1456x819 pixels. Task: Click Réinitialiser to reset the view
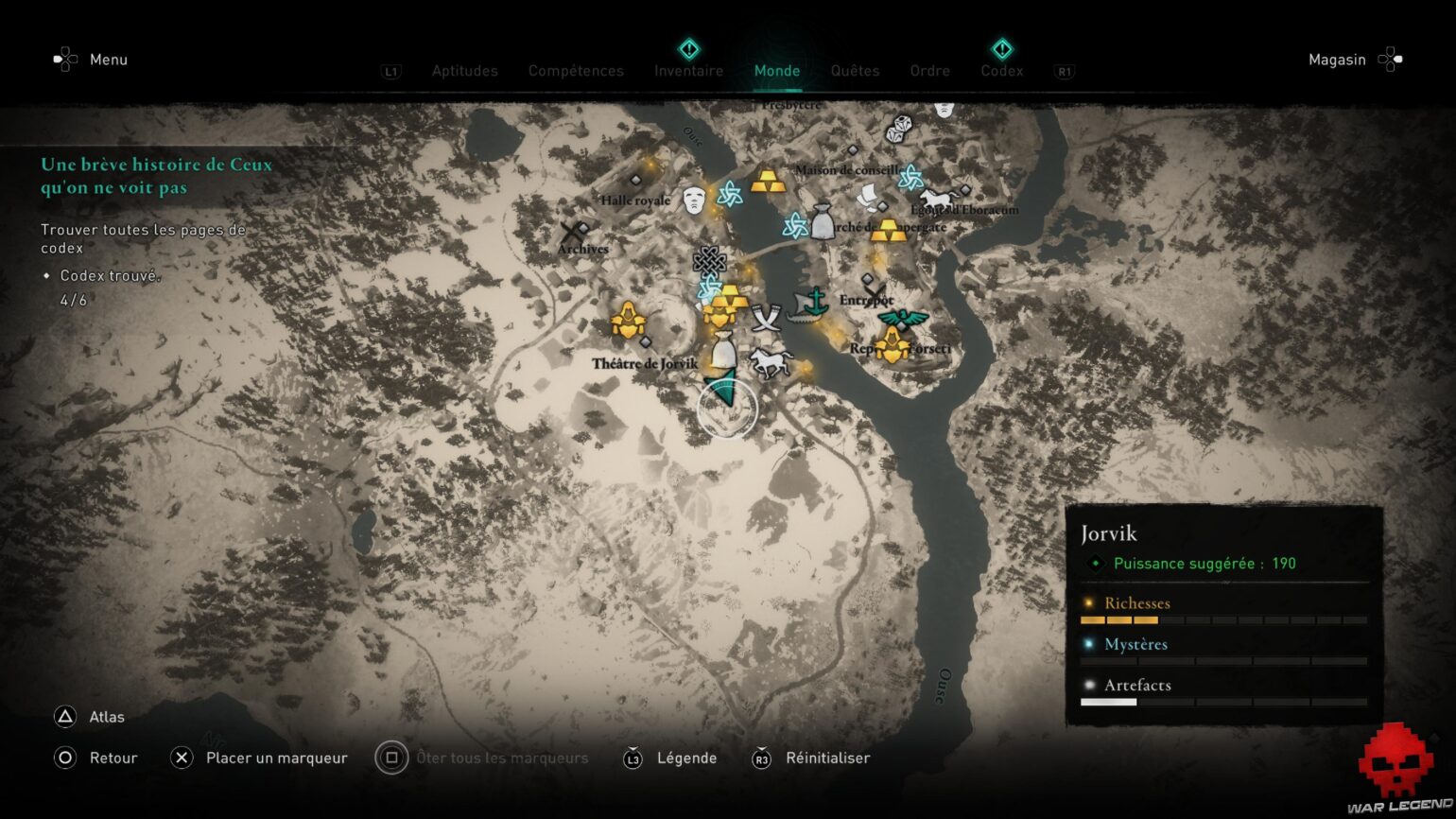829,758
